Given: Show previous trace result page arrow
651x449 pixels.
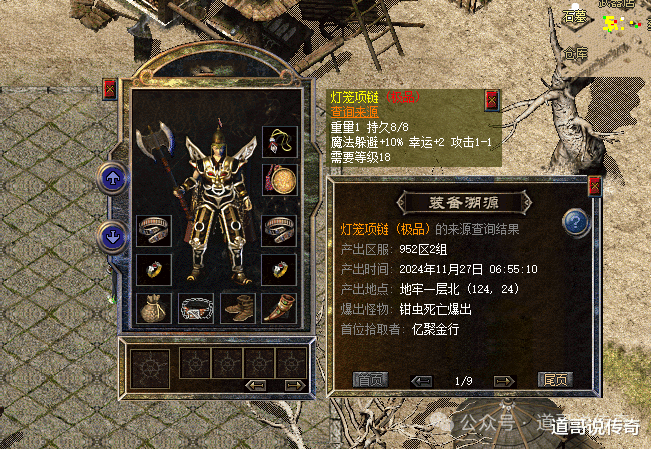Looking at the screenshot, I should [422, 381].
